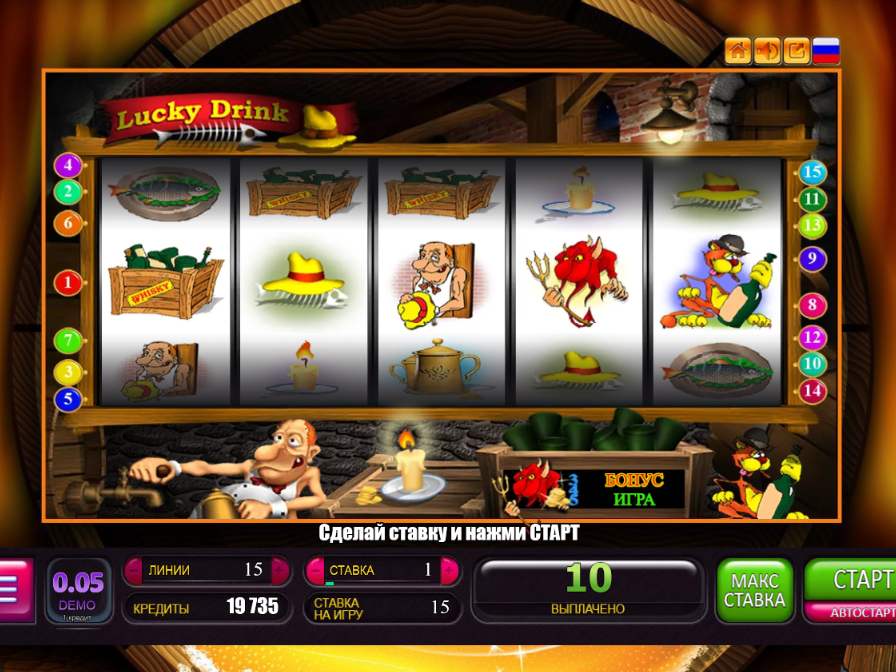
Task: Decrease the number of ЛИНИИ lines
Action: pos(133,570)
